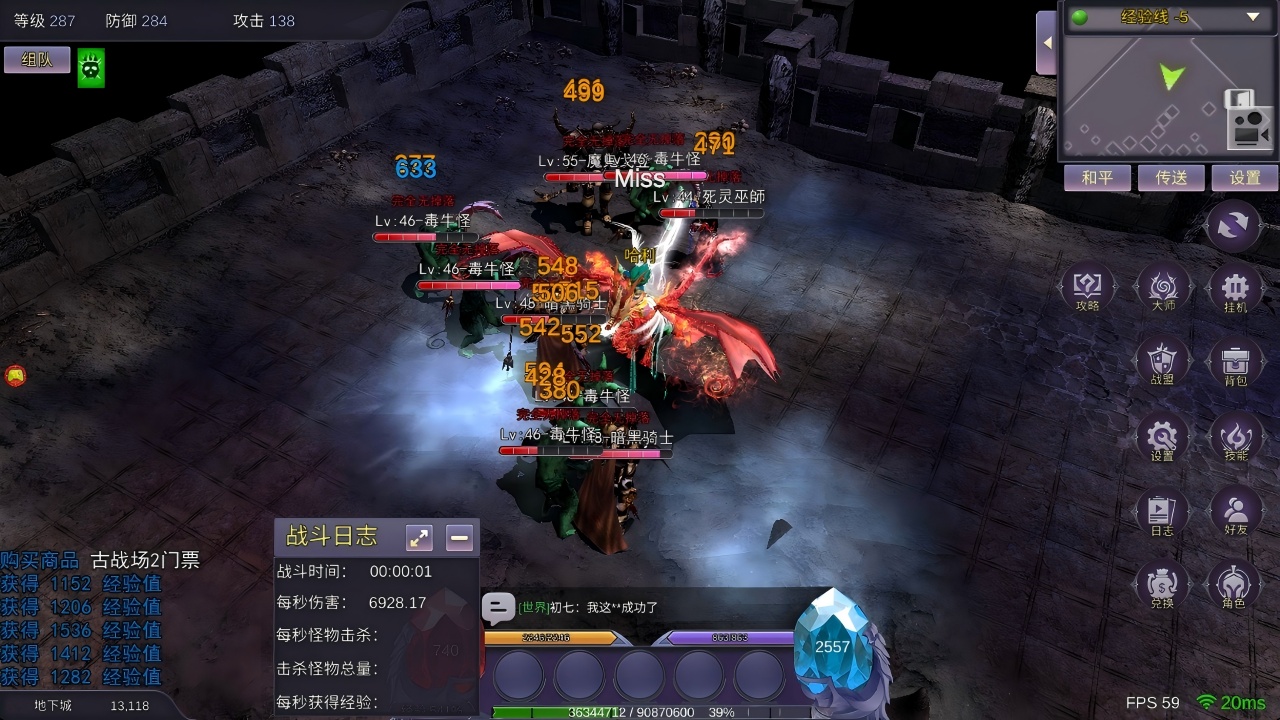Switch the 和平 peace mode button

point(1097,178)
